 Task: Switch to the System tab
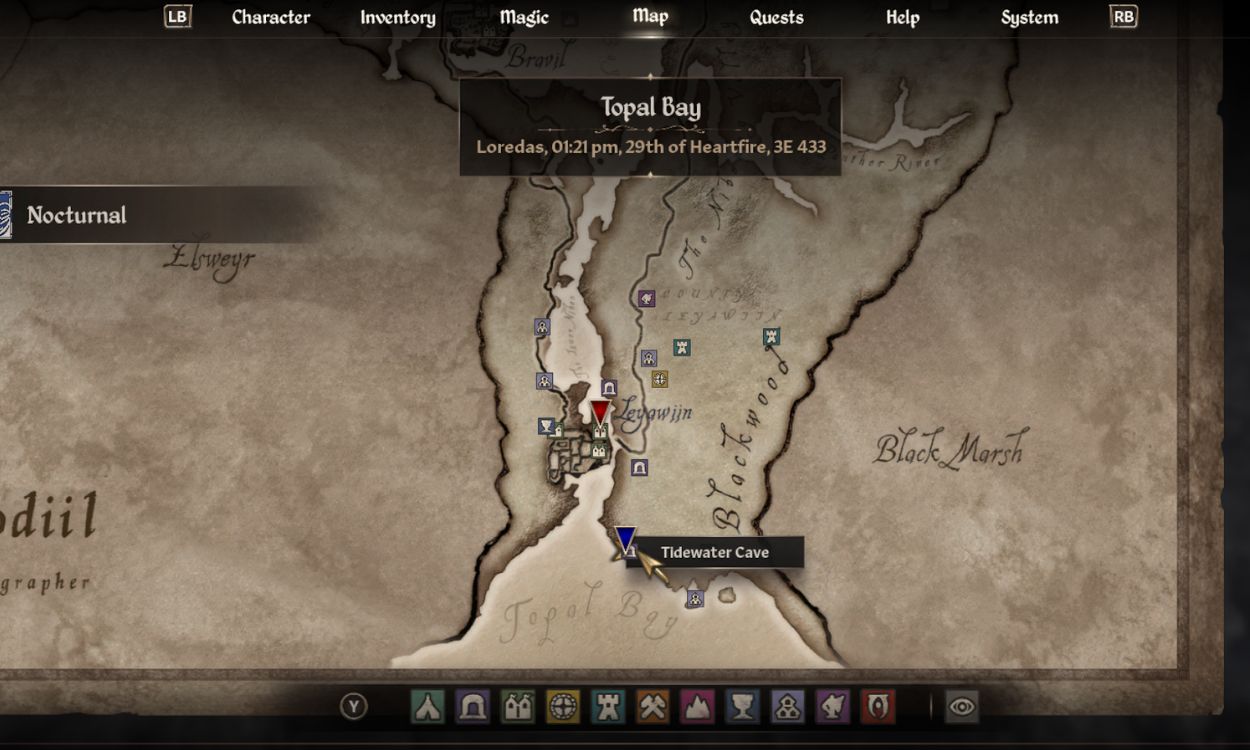(1029, 17)
